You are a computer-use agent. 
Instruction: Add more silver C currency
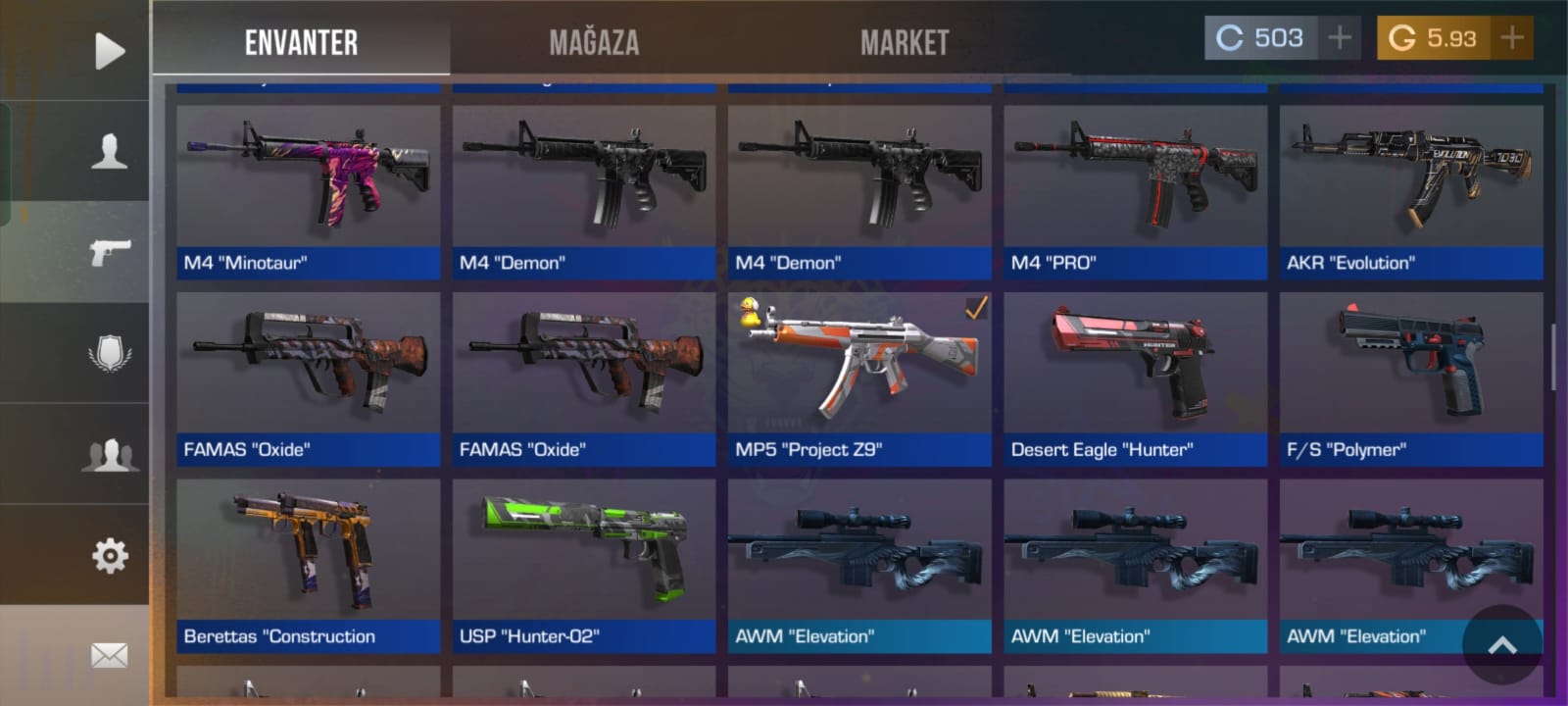(x=1339, y=38)
